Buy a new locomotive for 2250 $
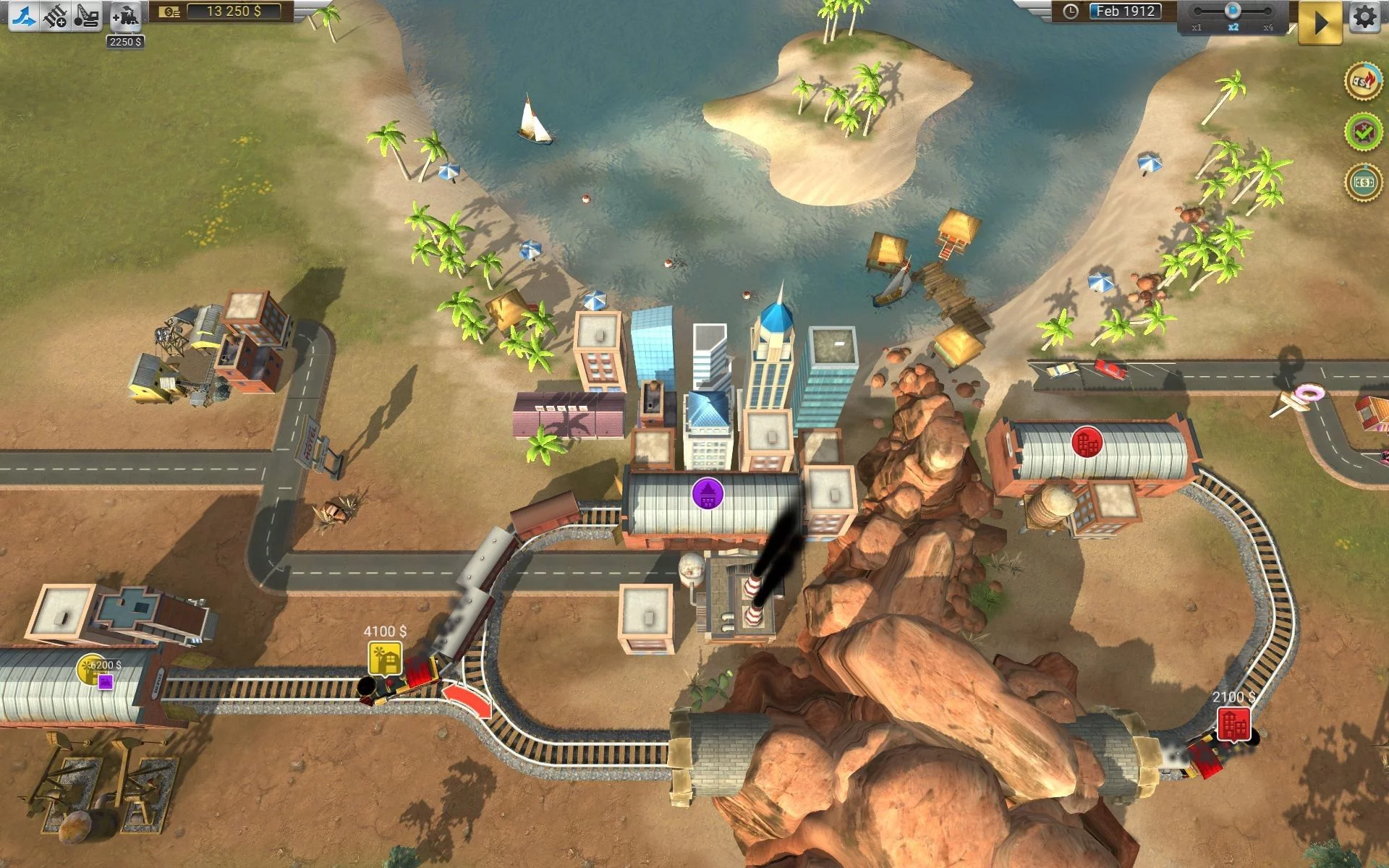This screenshot has width=1389, height=868. (x=125, y=16)
